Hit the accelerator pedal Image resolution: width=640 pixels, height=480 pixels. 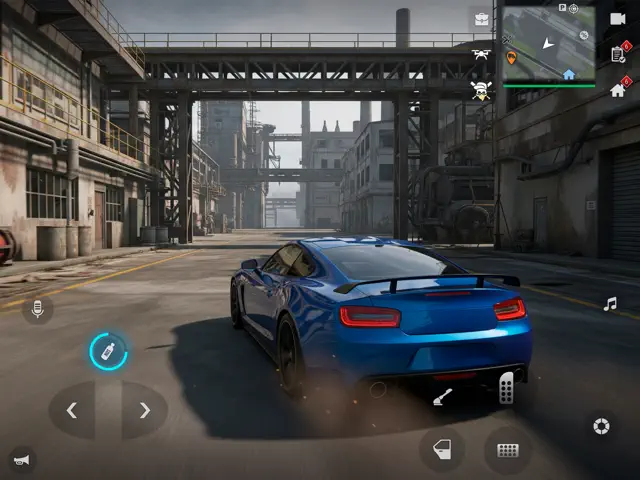507,387
